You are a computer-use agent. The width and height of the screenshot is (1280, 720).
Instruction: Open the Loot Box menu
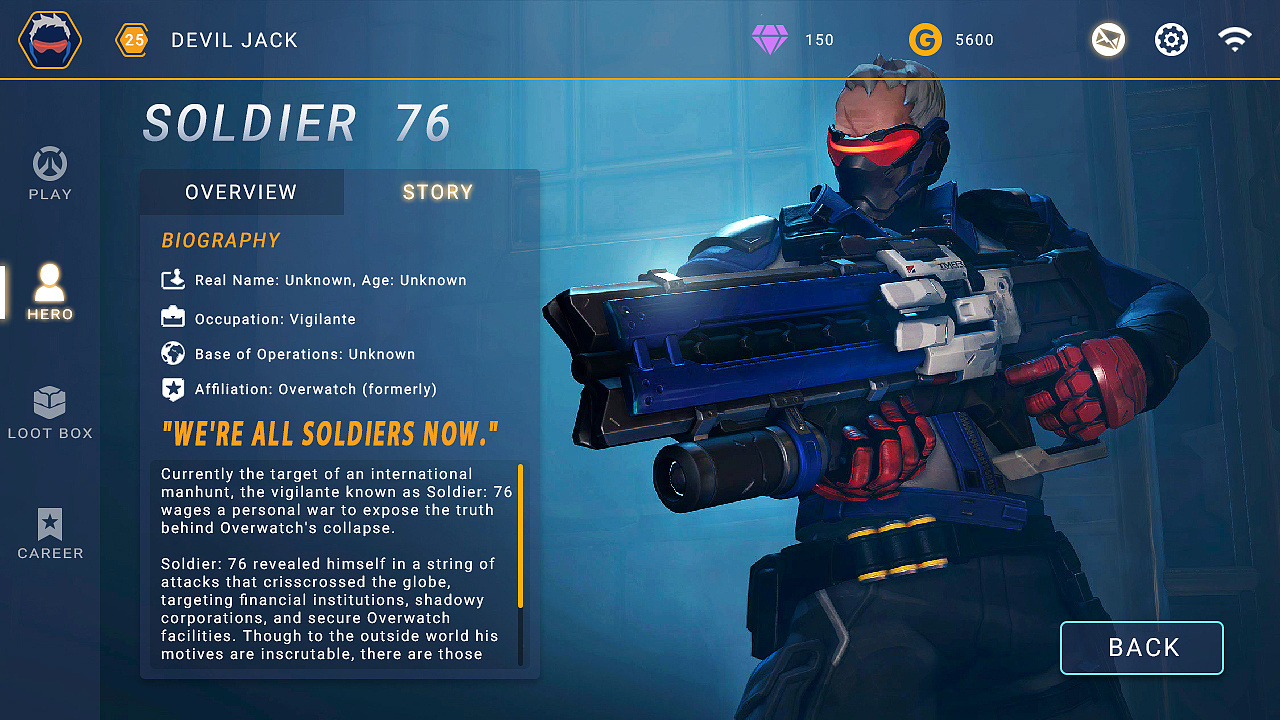coord(50,413)
